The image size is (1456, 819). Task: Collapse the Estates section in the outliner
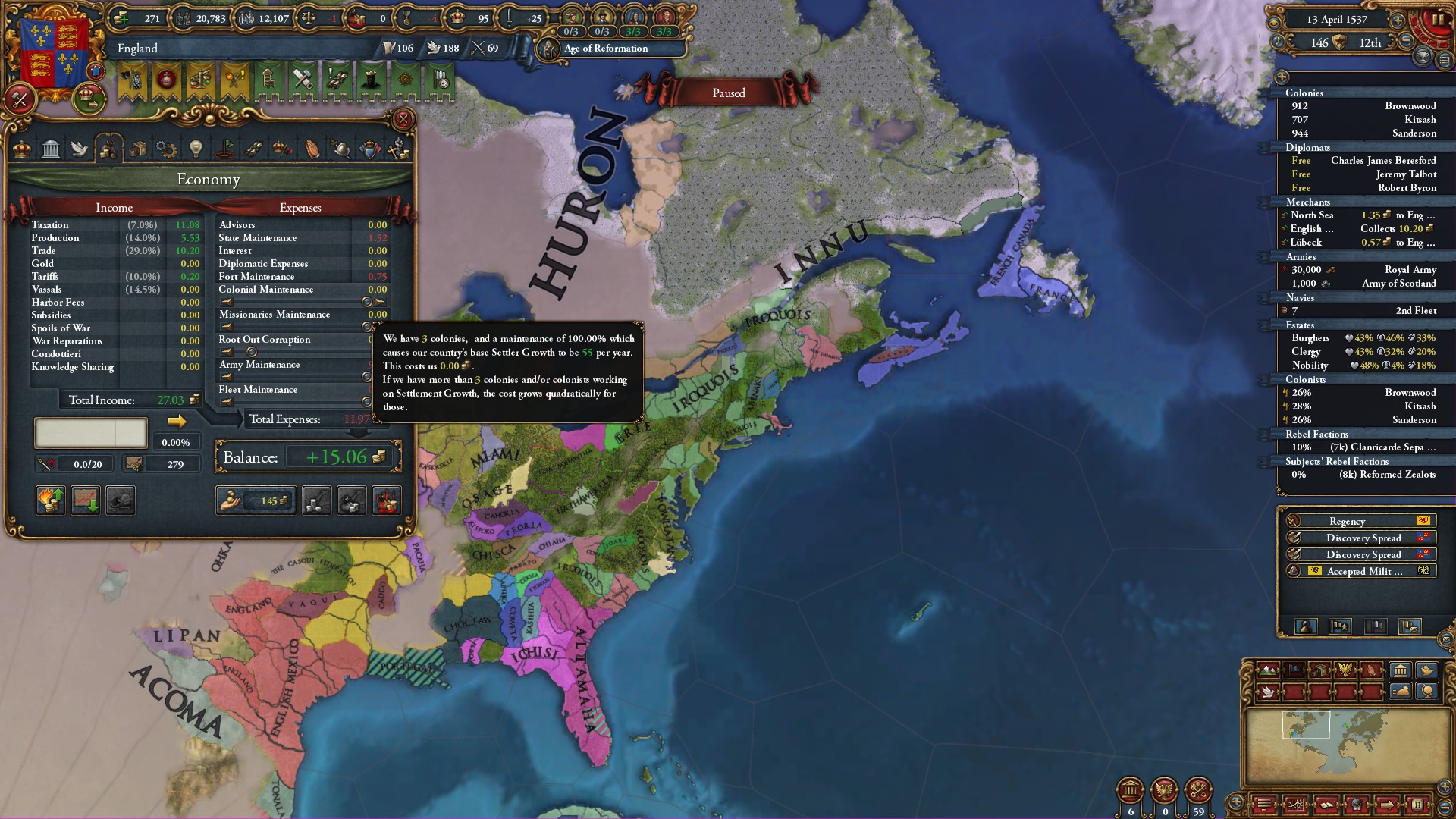(1301, 325)
